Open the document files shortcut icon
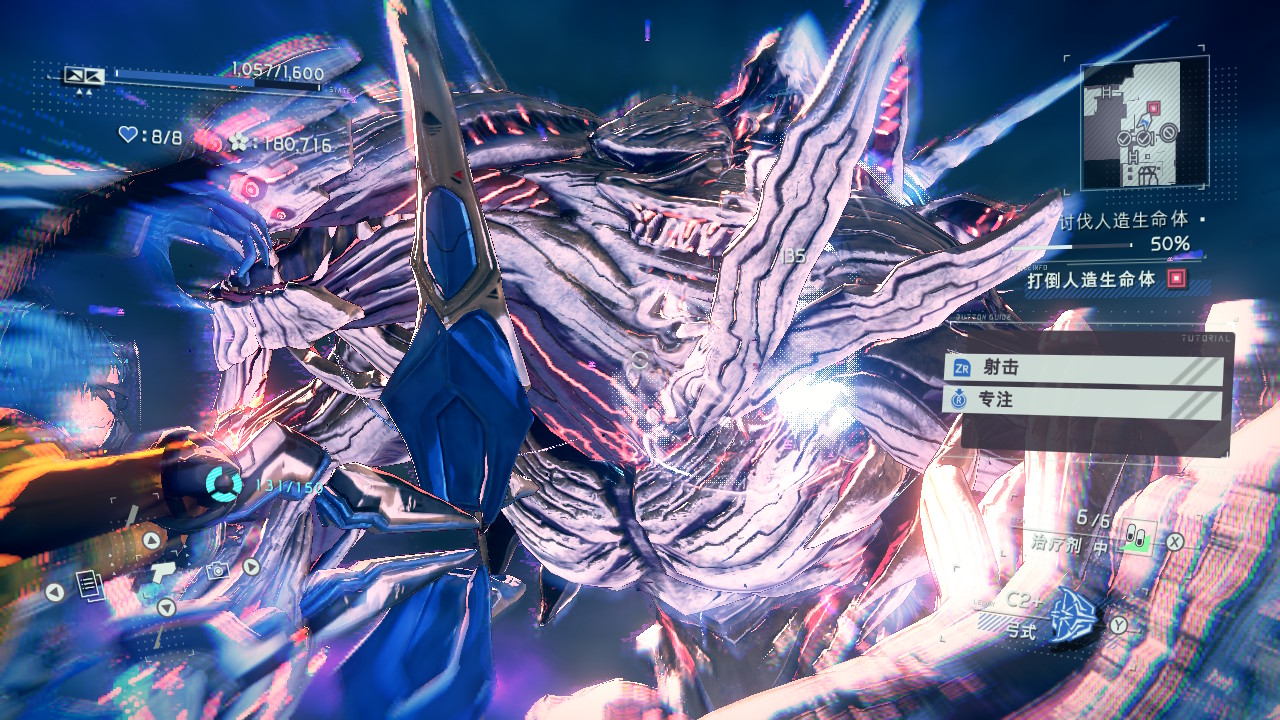Viewport: 1280px width, 720px height. click(89, 585)
